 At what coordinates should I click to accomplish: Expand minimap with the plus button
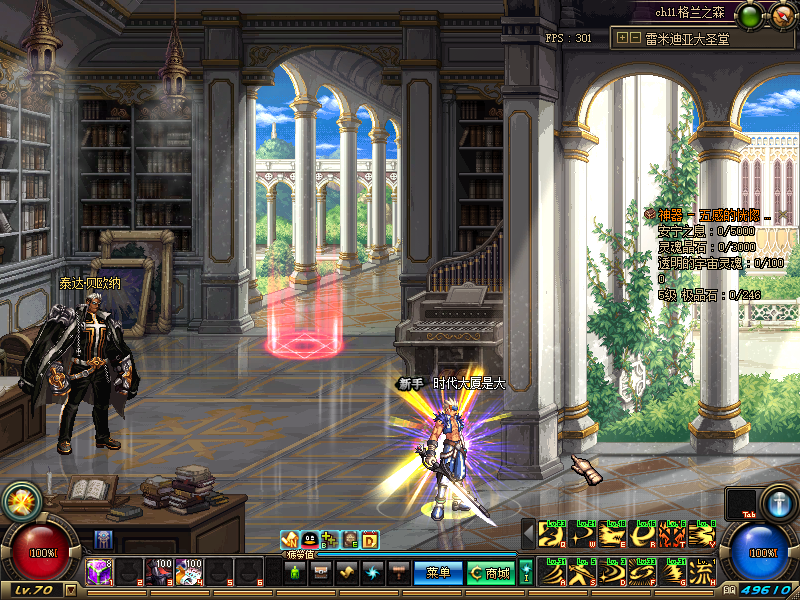[623, 38]
